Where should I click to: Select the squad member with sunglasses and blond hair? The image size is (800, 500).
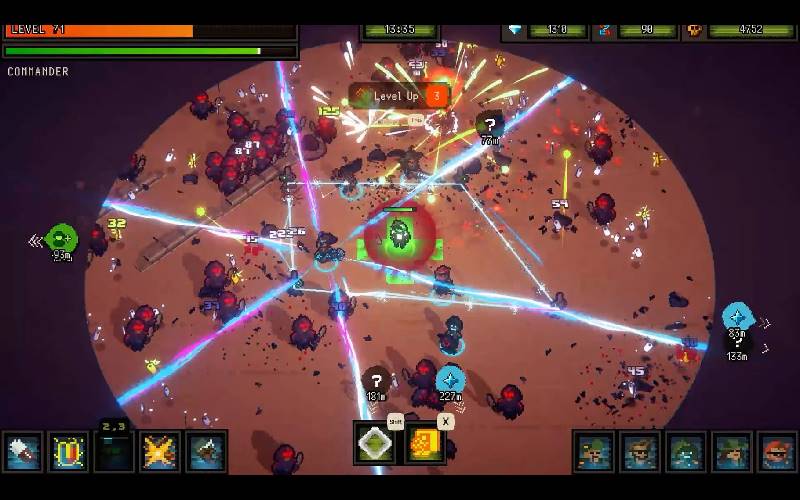[x=639, y=452]
